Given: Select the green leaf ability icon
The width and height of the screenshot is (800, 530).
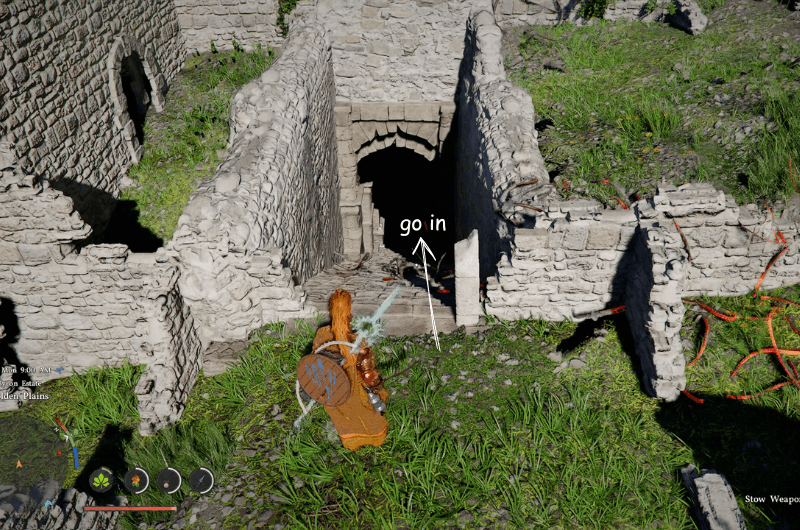Looking at the screenshot, I should click(x=101, y=481).
